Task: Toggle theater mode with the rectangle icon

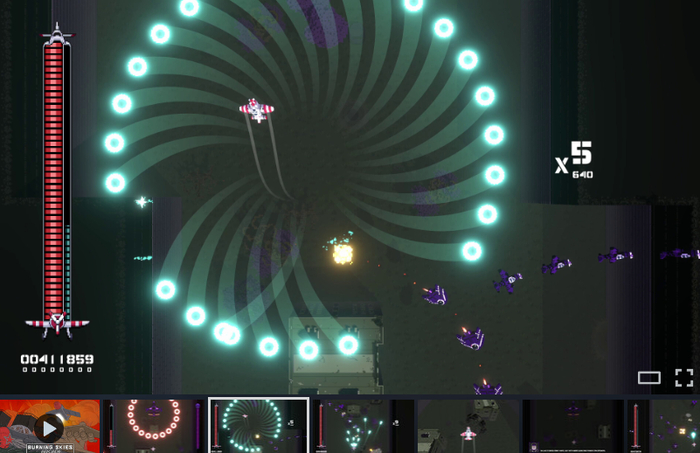Action: (x=649, y=377)
